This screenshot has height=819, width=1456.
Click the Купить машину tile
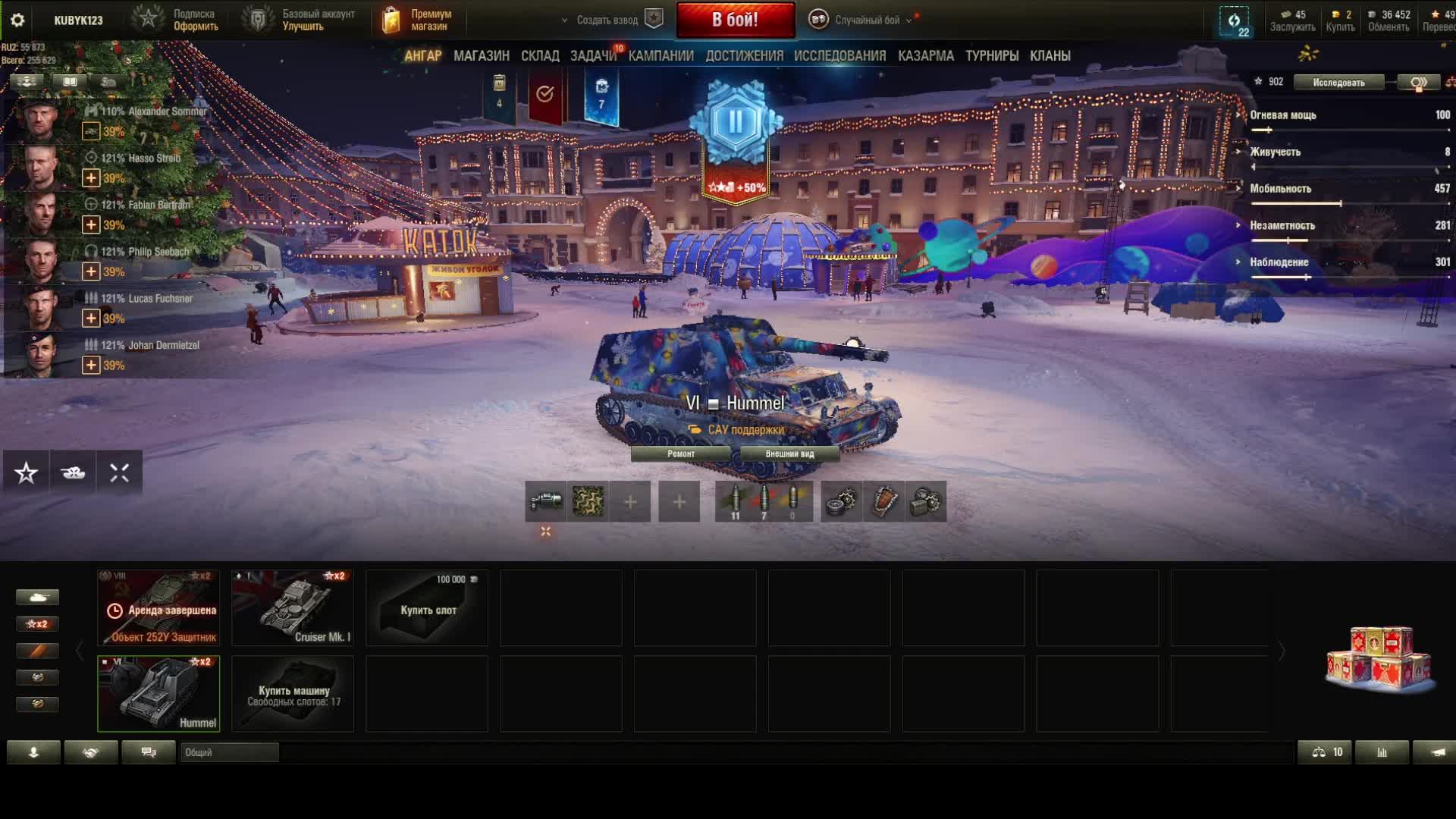point(293,694)
